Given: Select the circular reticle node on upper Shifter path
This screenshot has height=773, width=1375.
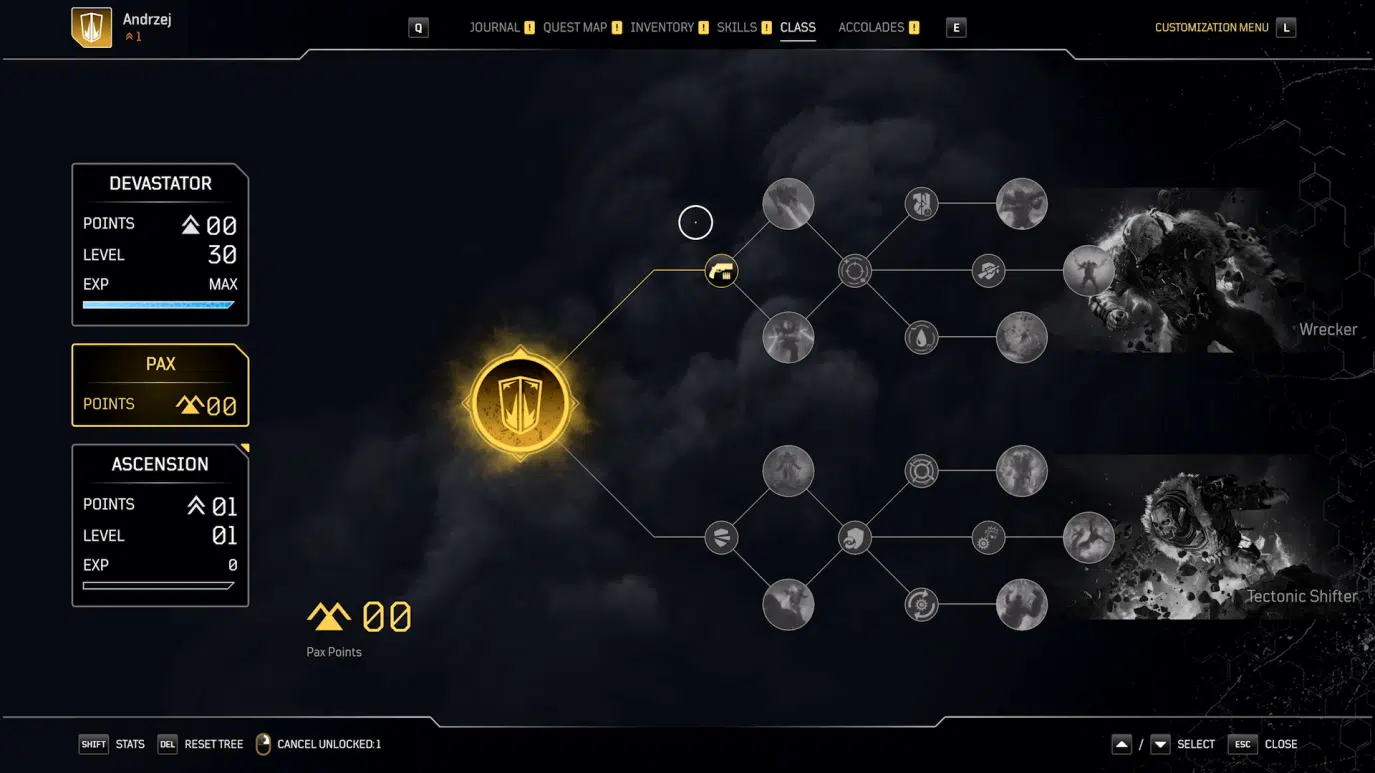Looking at the screenshot, I should (x=921, y=471).
